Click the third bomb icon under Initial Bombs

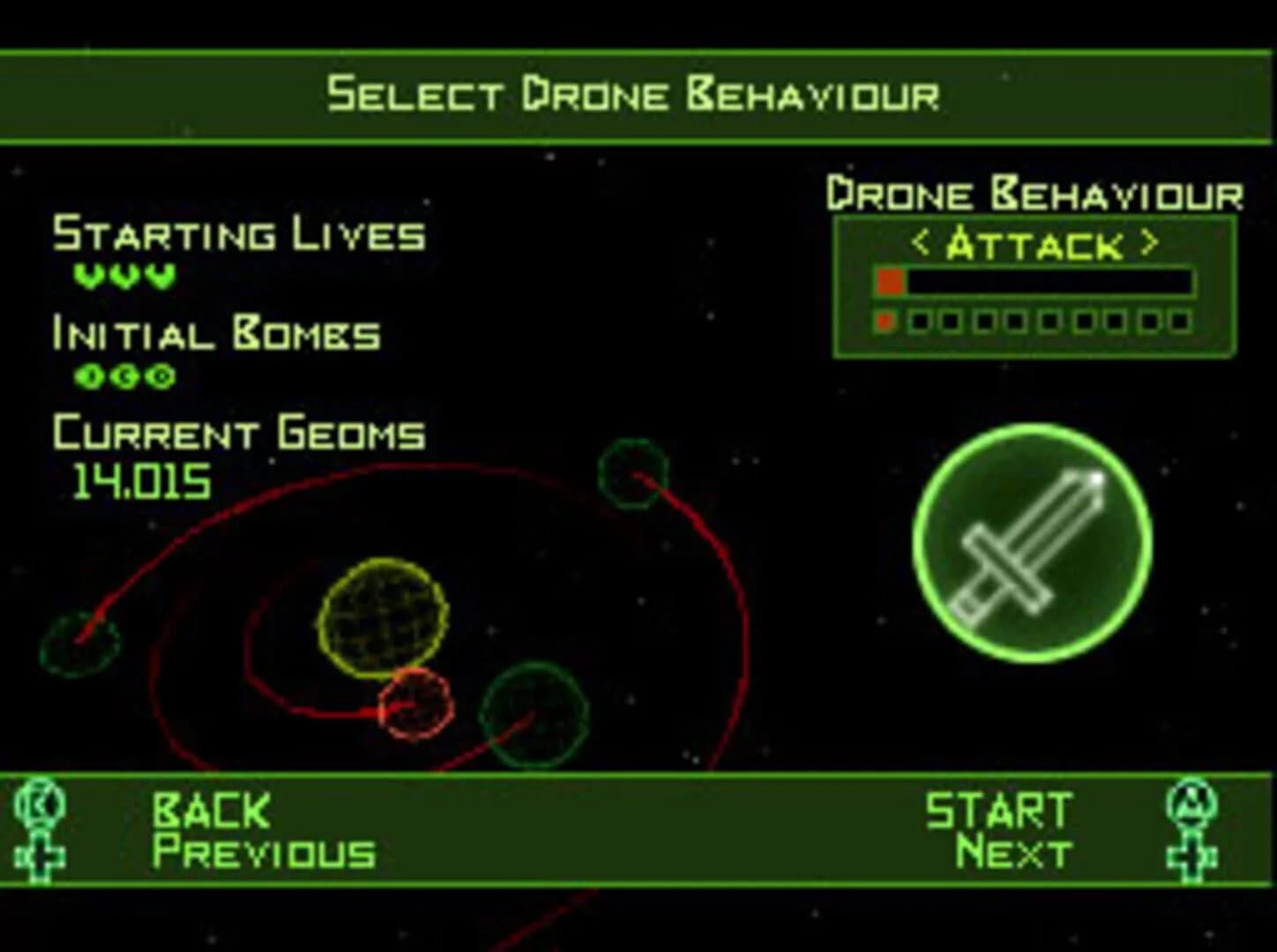160,376
